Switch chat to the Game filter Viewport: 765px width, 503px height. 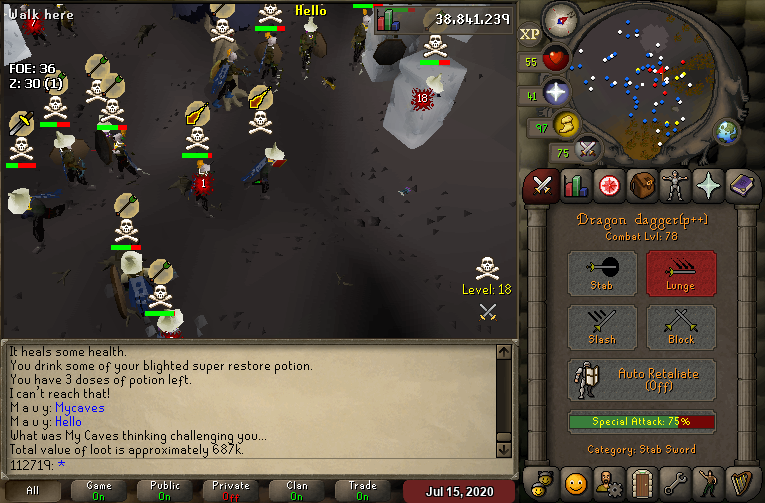coord(99,490)
